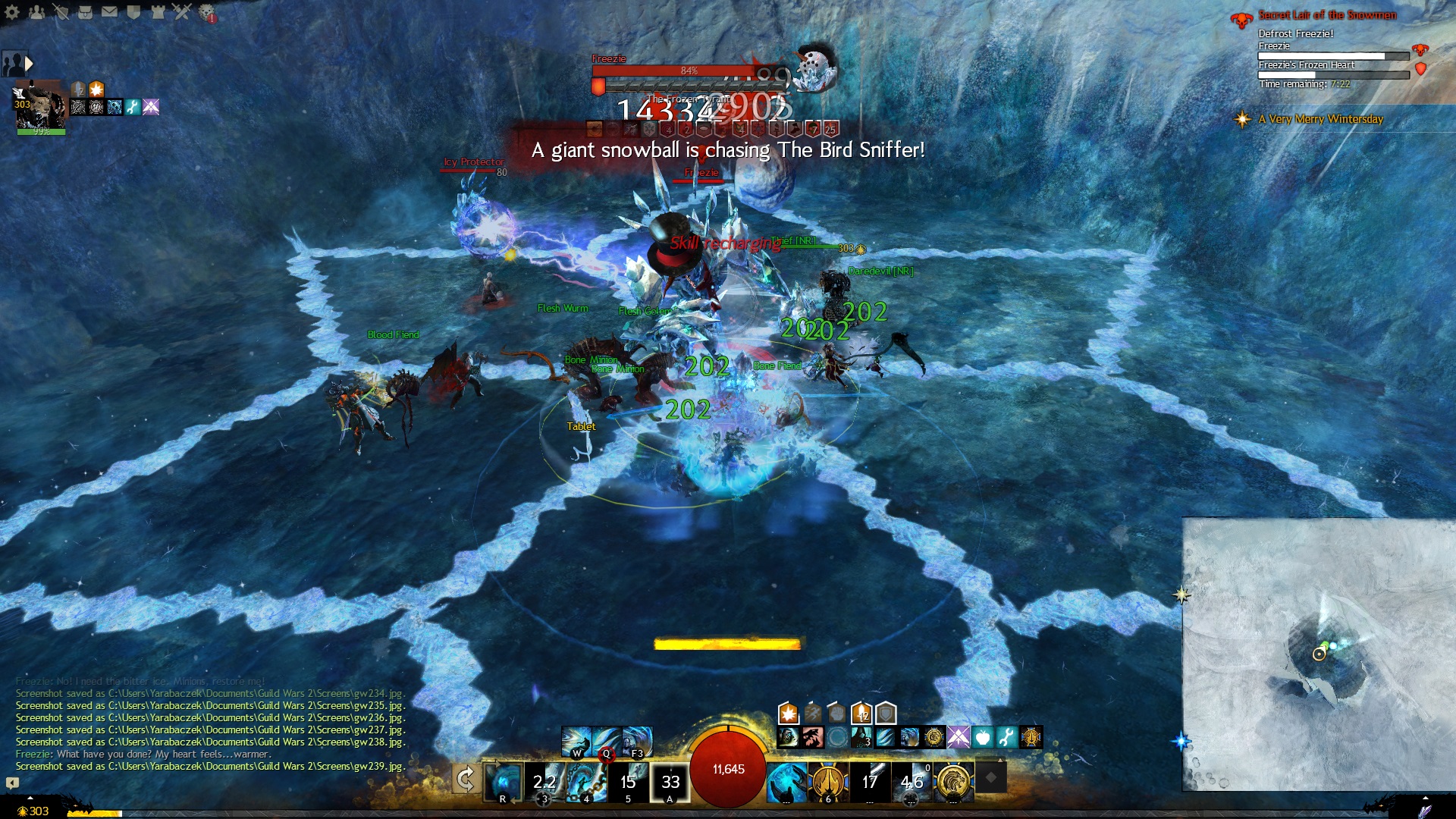Open the gear game menu icon
The height and width of the screenshot is (819, 1456).
tap(12, 12)
